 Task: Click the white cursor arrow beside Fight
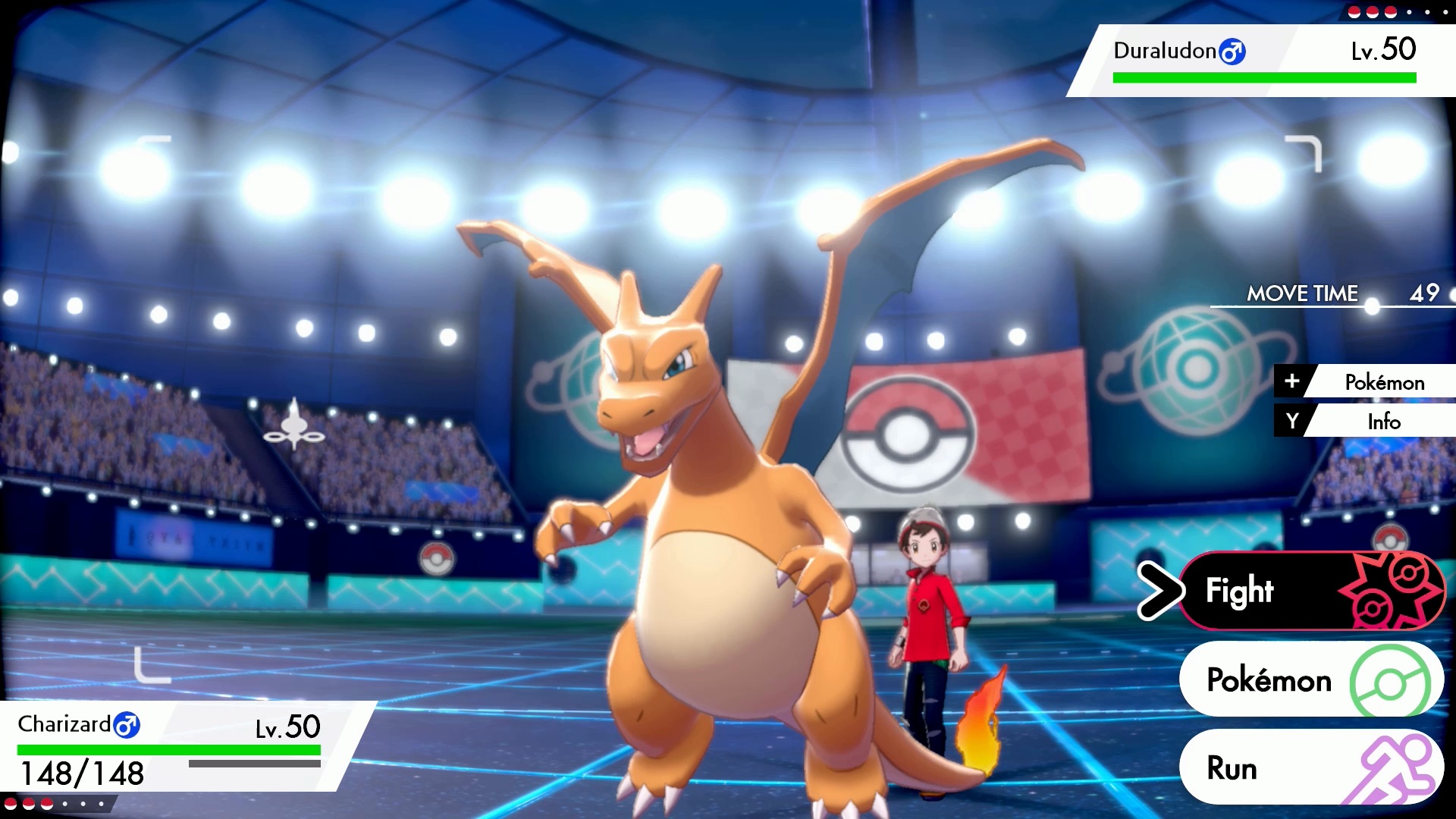1162,591
